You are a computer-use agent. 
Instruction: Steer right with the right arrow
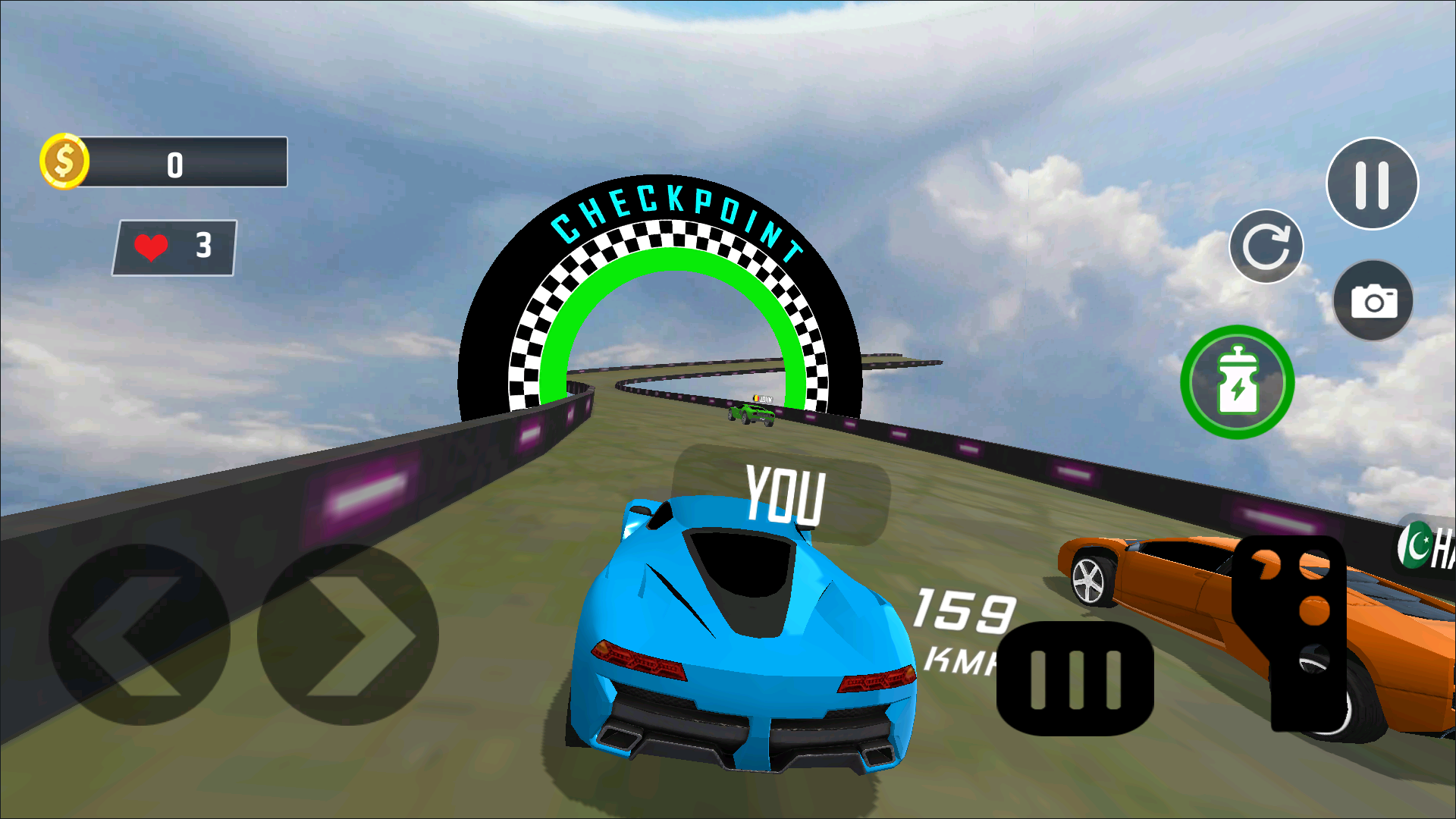pos(348,635)
